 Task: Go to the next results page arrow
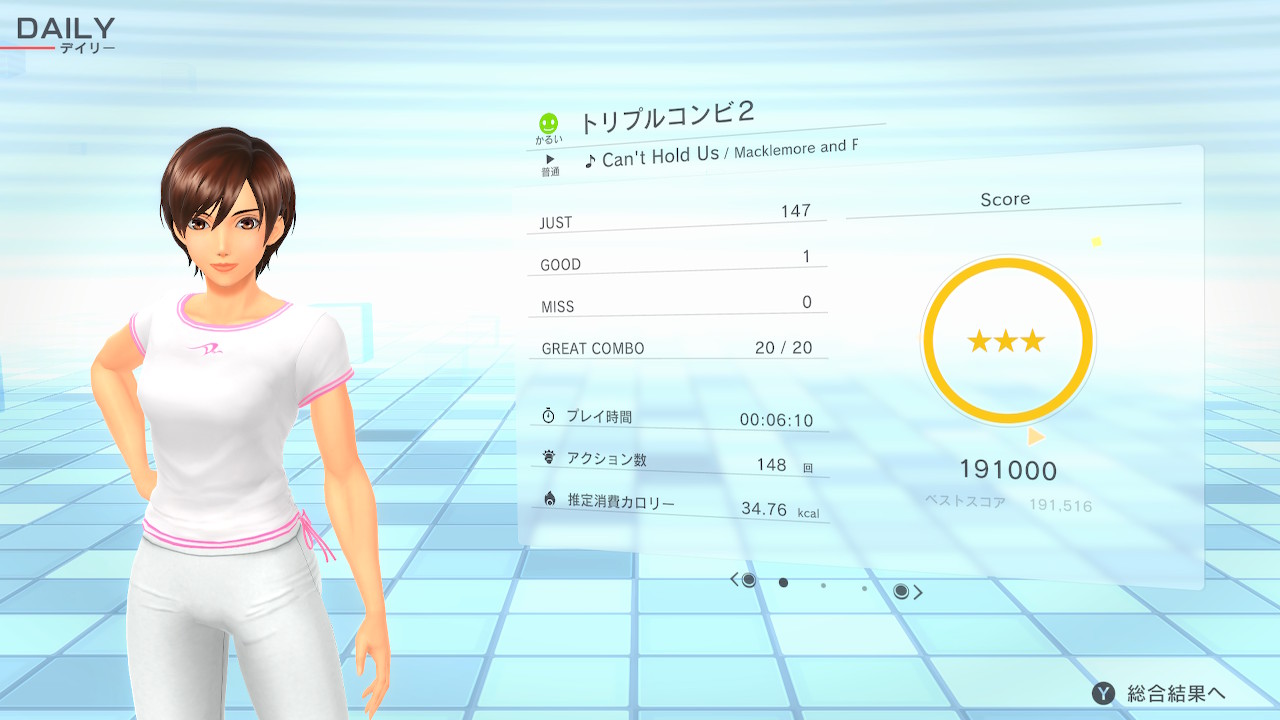(917, 592)
